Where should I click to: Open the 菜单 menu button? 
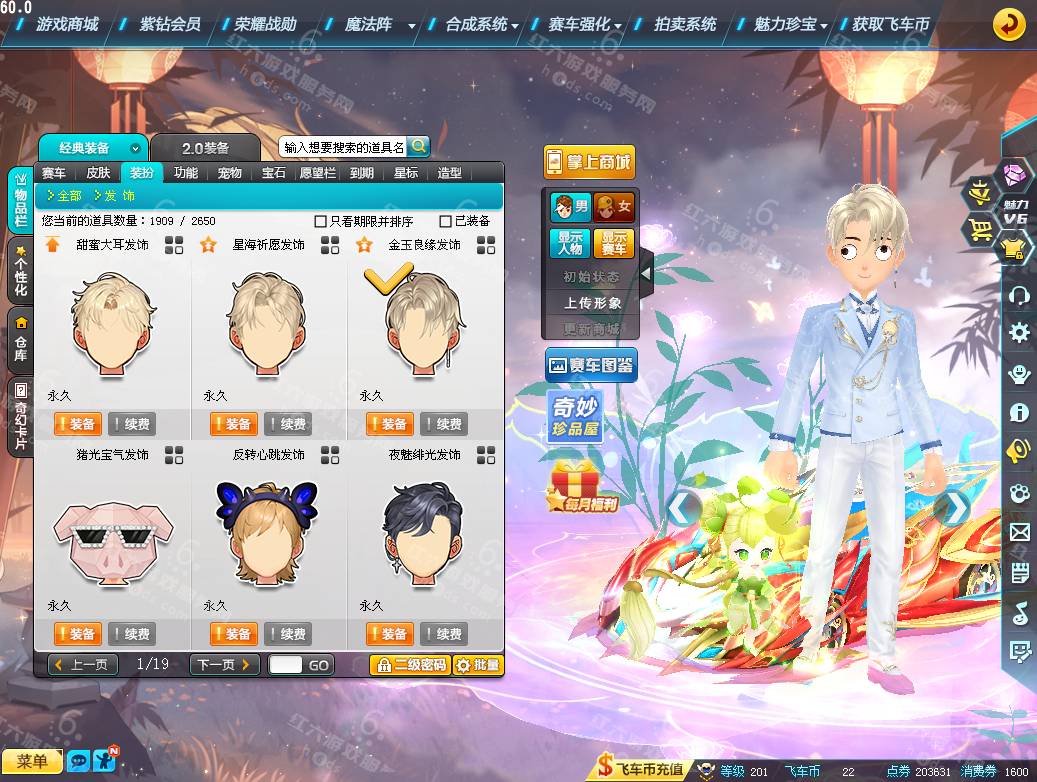click(x=32, y=762)
